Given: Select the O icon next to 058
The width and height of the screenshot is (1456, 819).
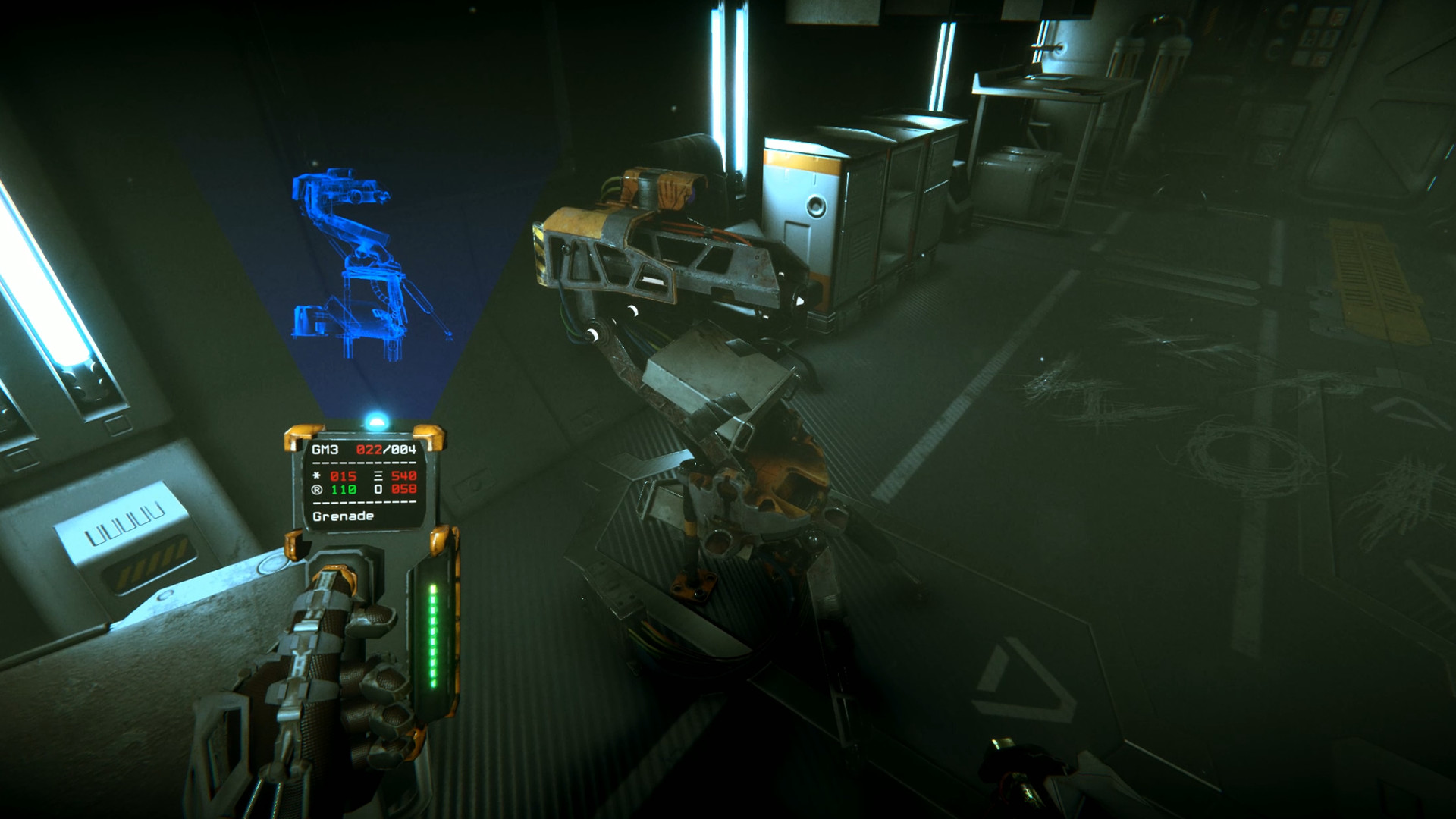Looking at the screenshot, I should point(378,489).
